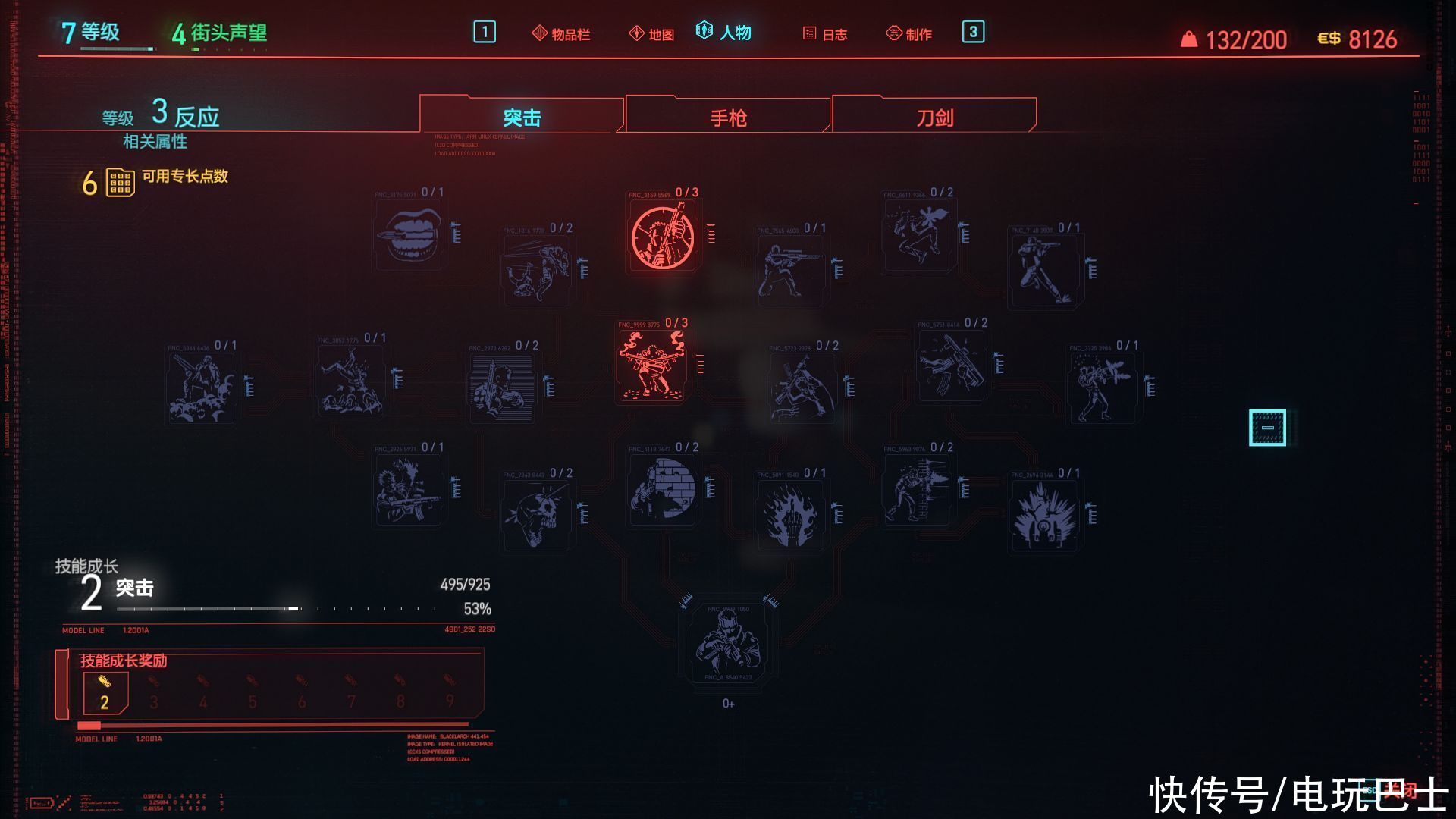Open the 物品栏 inventory menu
The height and width of the screenshot is (819, 1456).
(x=561, y=34)
